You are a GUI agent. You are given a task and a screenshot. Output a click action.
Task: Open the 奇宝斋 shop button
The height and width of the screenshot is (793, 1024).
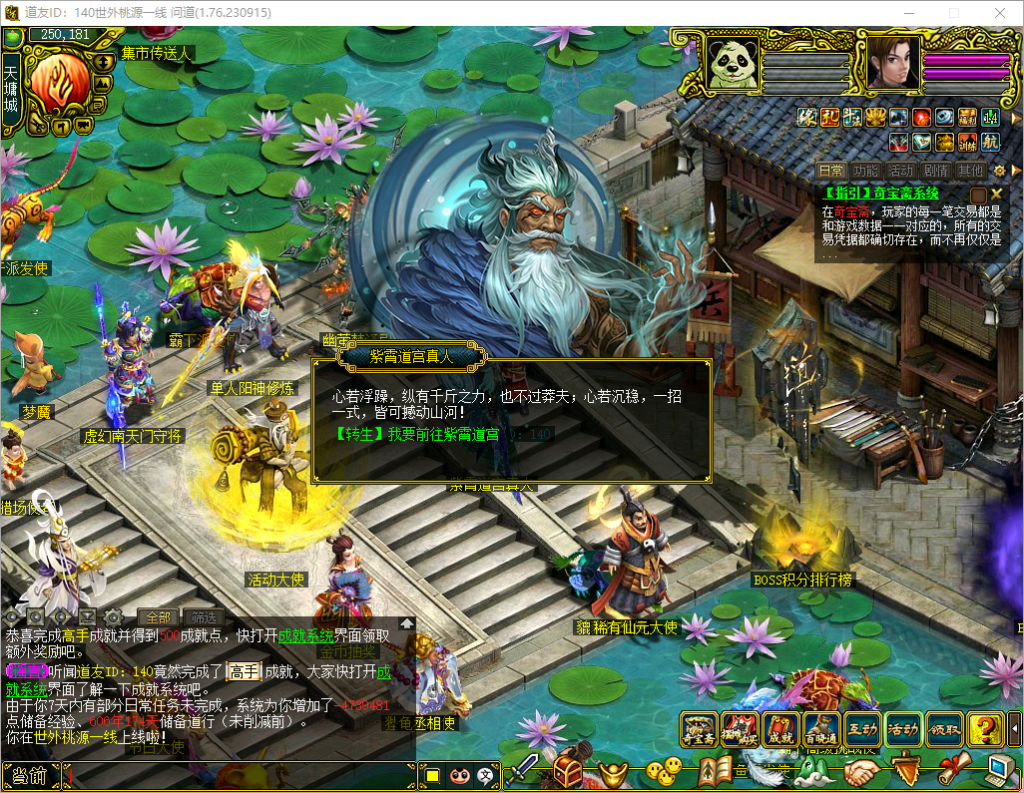click(700, 729)
